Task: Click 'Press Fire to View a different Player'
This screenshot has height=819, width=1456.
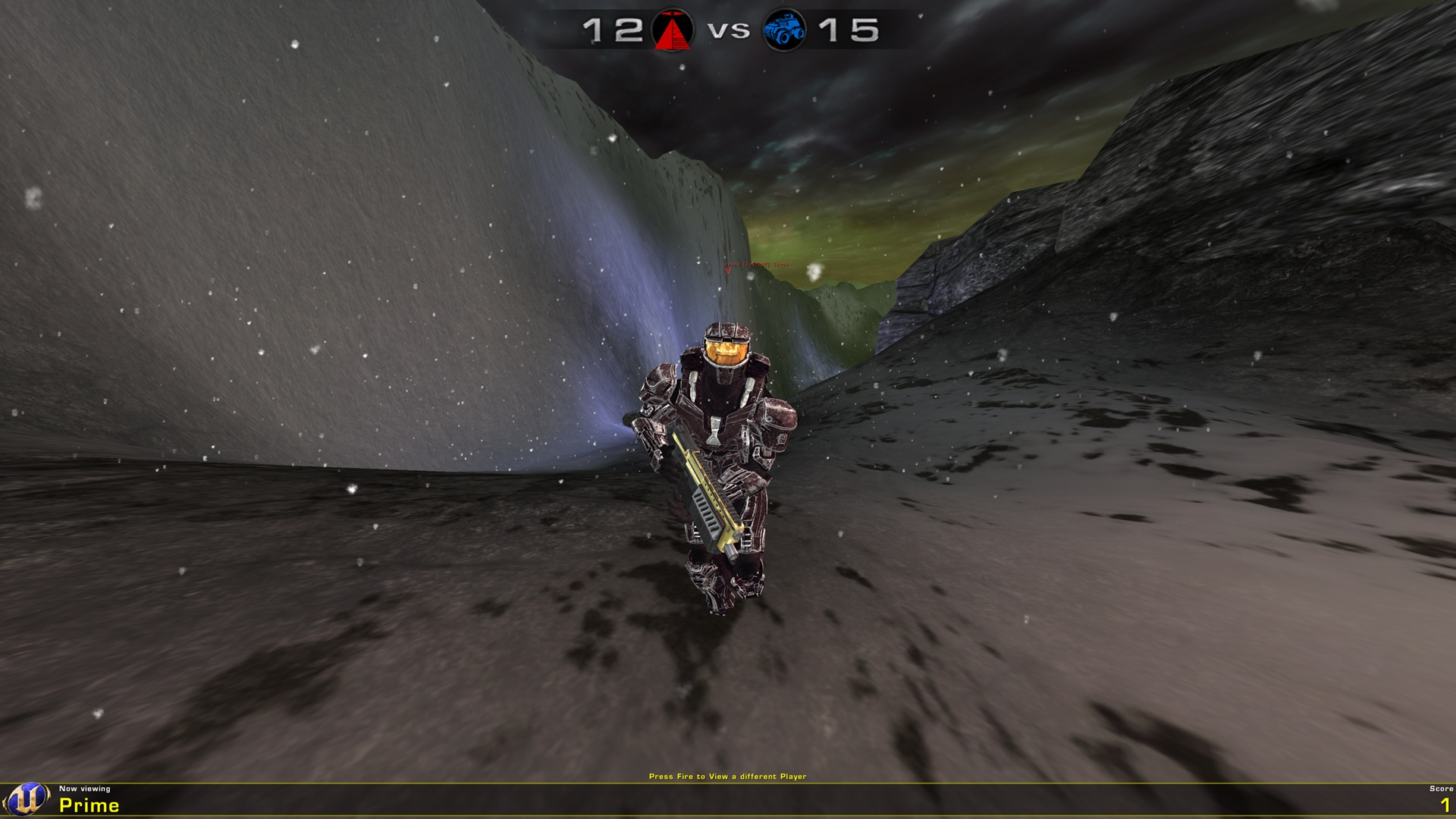Action: tap(728, 777)
